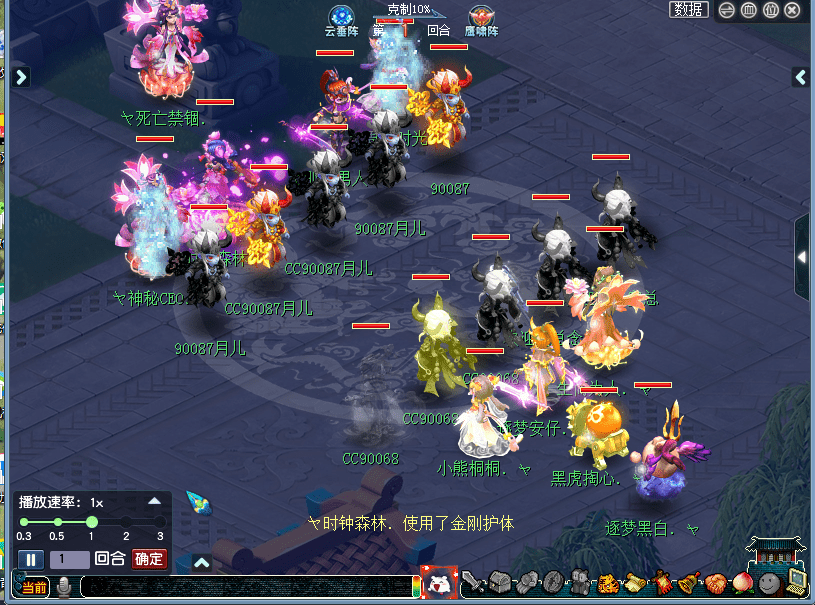This screenshot has width=815, height=605.
Task: Select the 当前 chat channel button
Action: click(x=33, y=587)
